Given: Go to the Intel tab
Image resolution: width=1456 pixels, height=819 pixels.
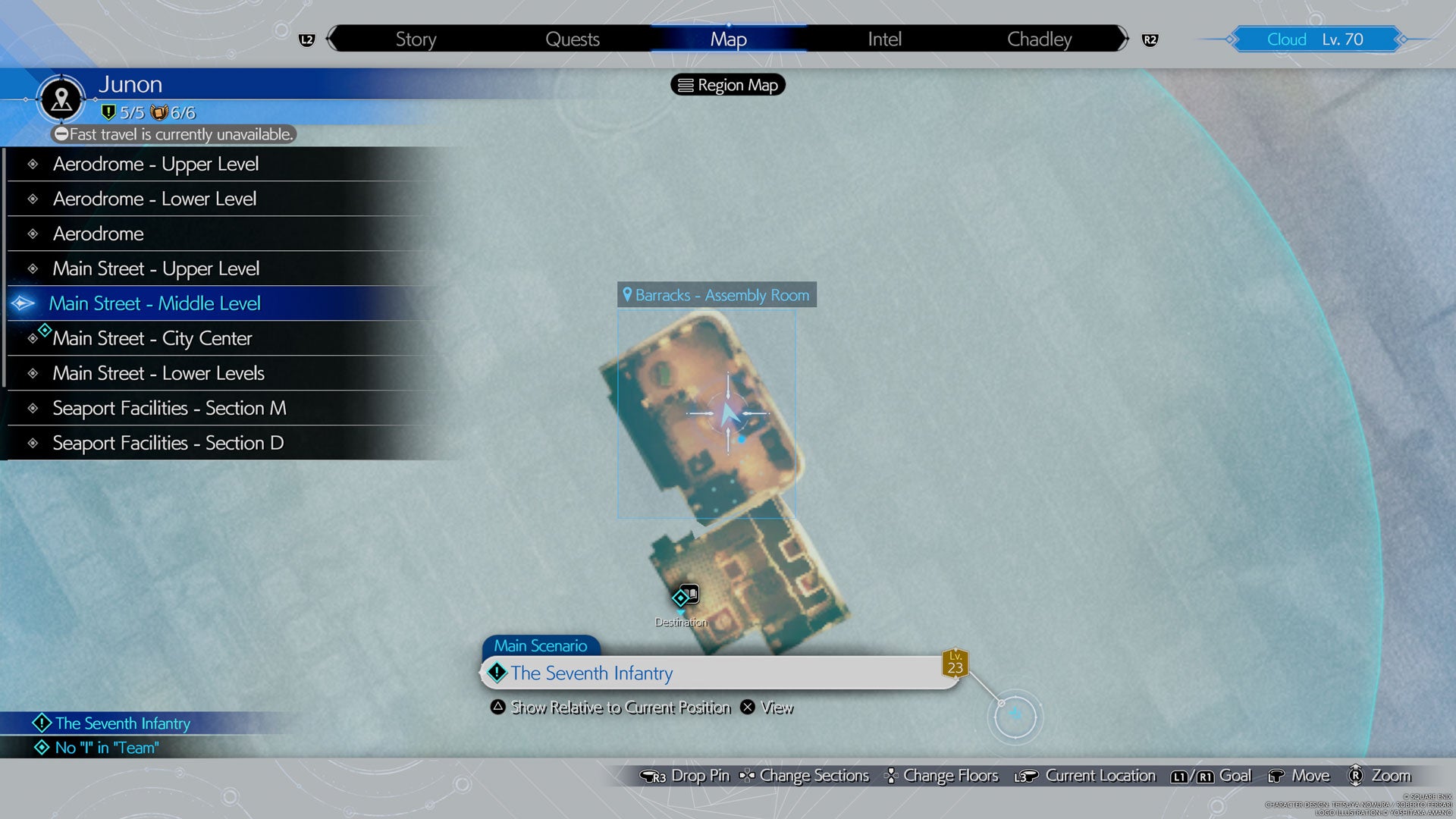Looking at the screenshot, I should (x=884, y=39).
